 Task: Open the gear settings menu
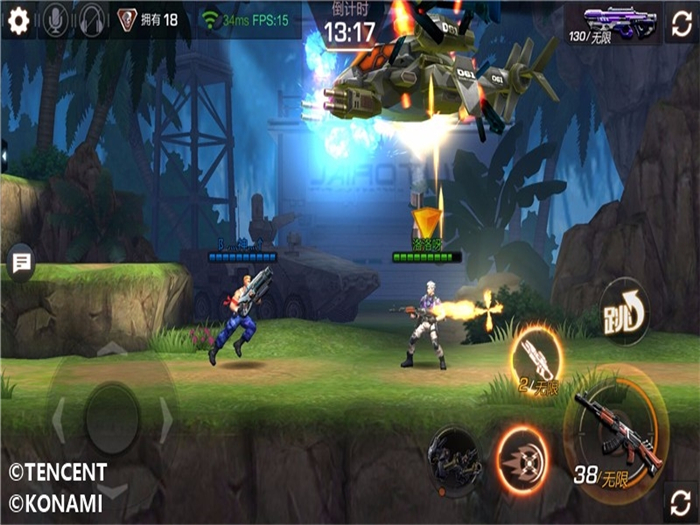click(18, 21)
